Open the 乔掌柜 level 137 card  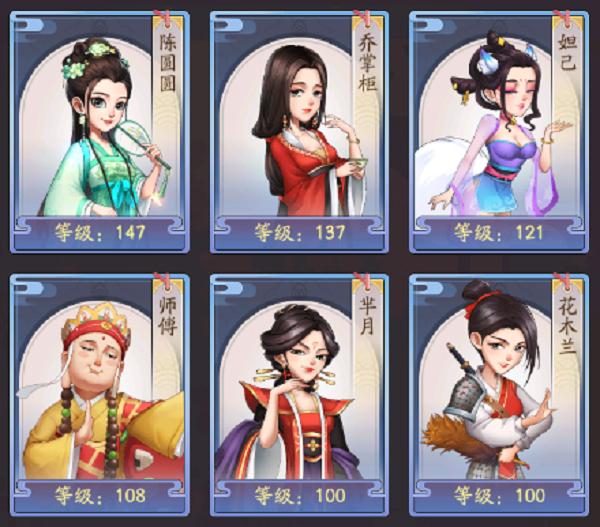pyautogui.click(x=299, y=130)
